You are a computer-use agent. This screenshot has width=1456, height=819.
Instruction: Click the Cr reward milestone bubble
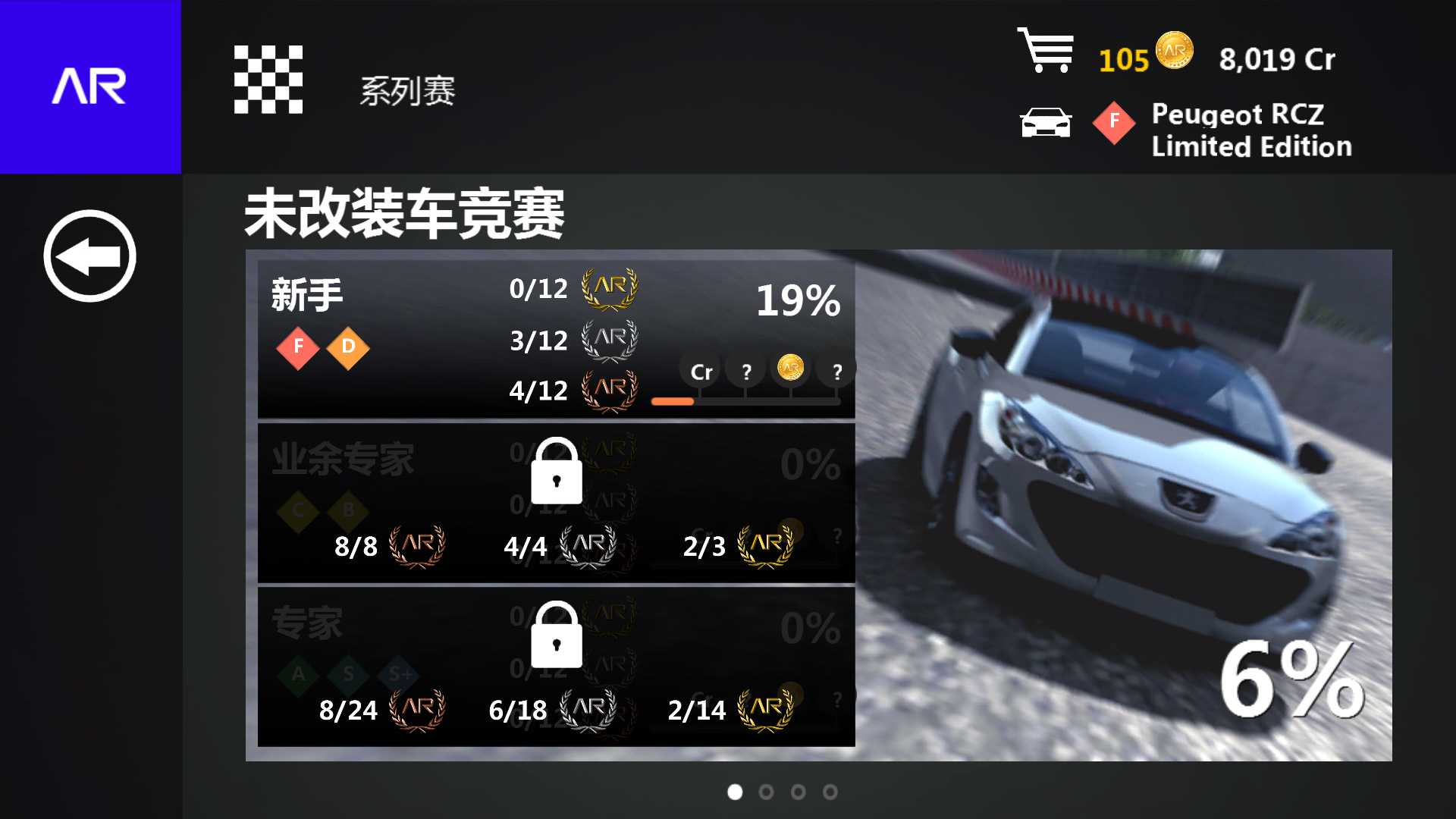click(x=700, y=370)
